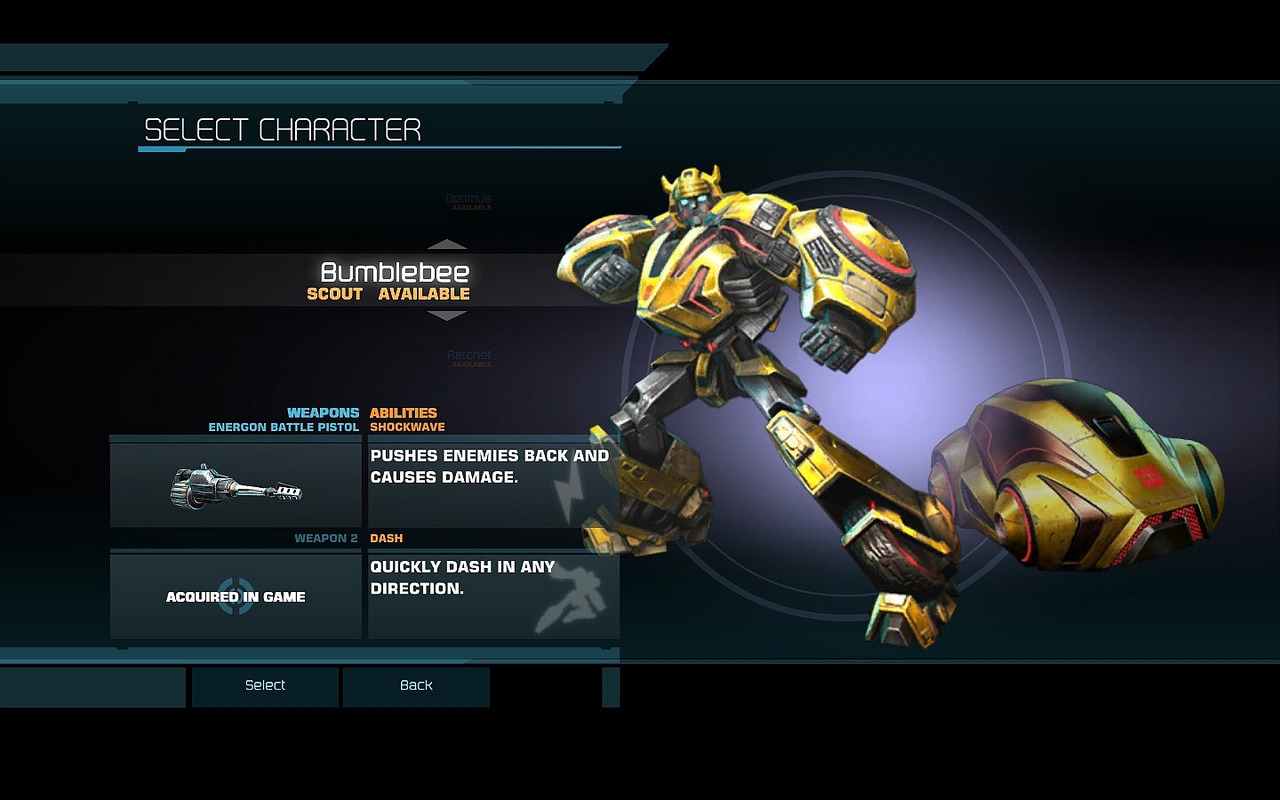View the Dash ability panel
1280x800 pixels.
click(493, 596)
